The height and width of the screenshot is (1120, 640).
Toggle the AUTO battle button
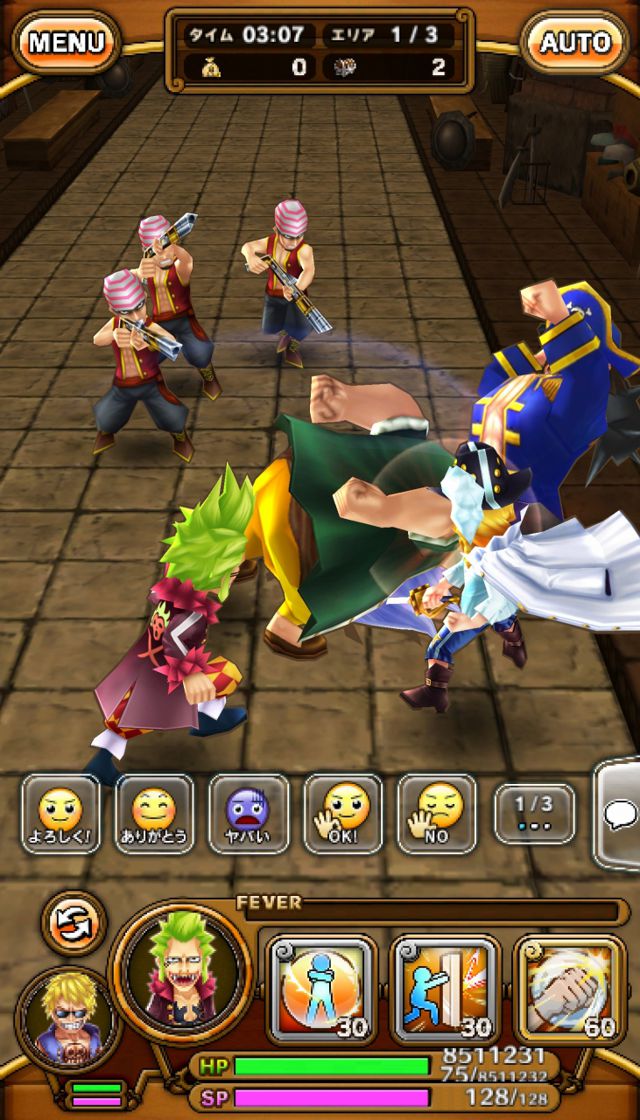[x=575, y=42]
